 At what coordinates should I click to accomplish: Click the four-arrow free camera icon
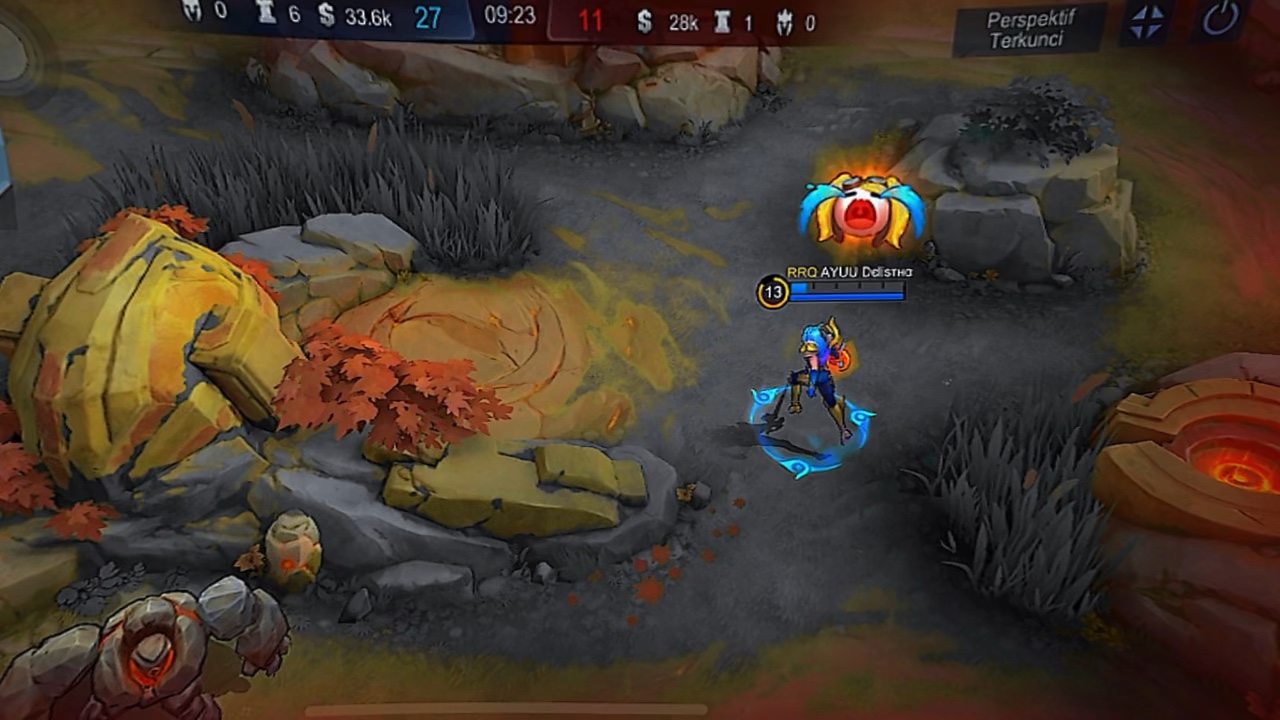pos(1146,22)
